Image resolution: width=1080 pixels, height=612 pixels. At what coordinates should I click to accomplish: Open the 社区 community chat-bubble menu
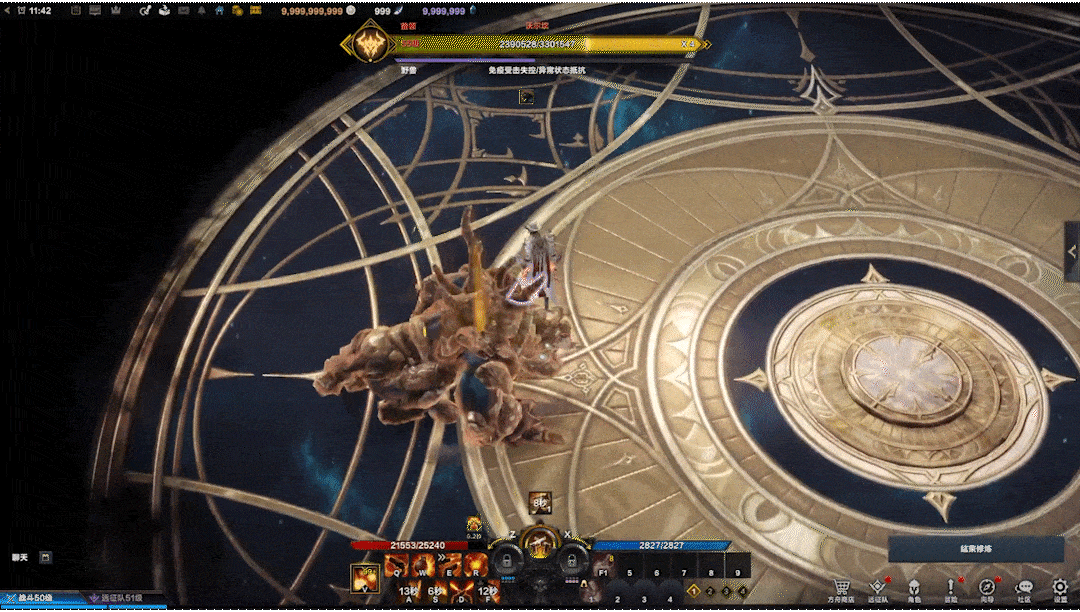(1023, 587)
